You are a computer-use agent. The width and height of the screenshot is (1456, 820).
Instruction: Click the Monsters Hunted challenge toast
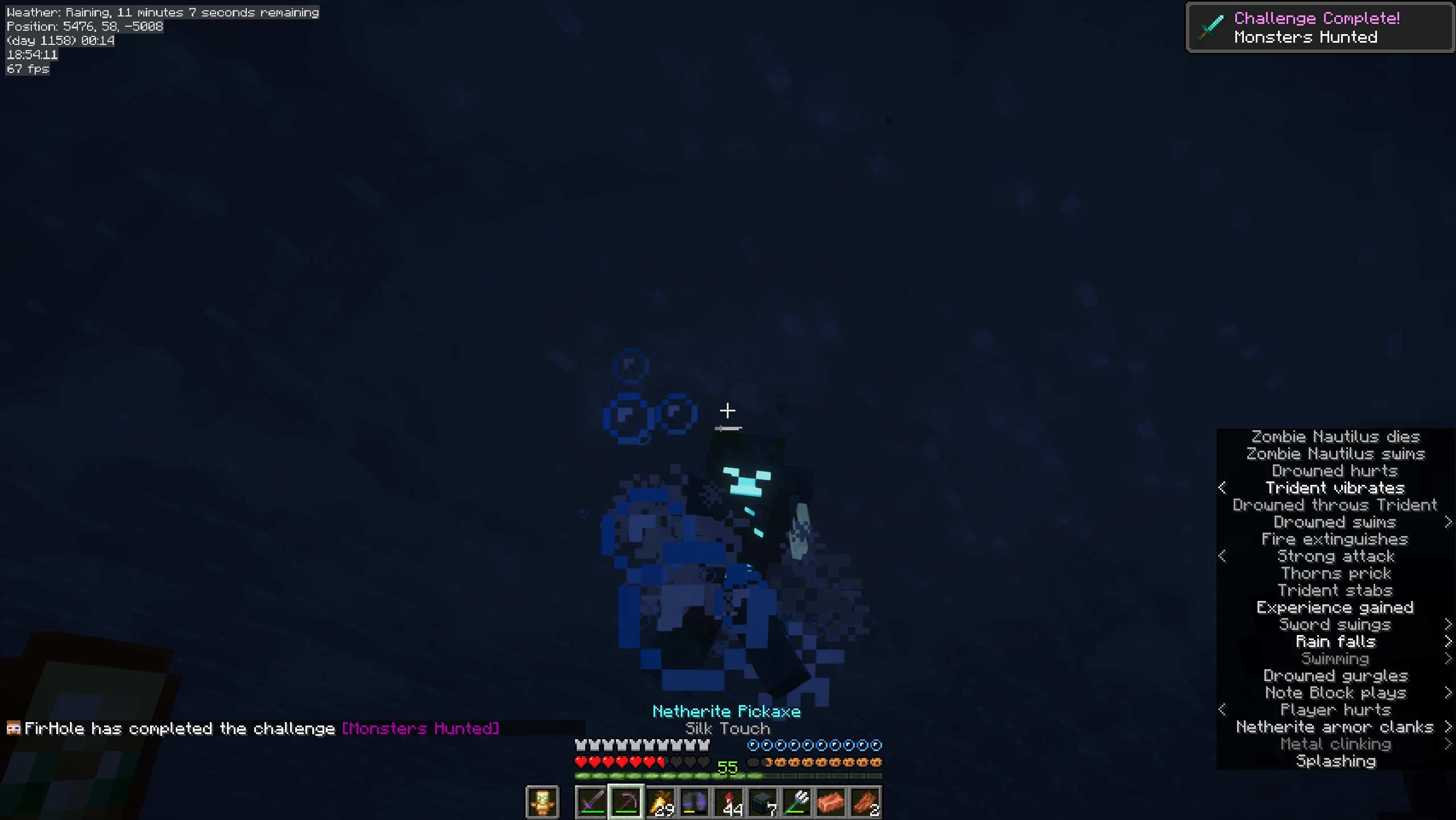click(x=1319, y=27)
